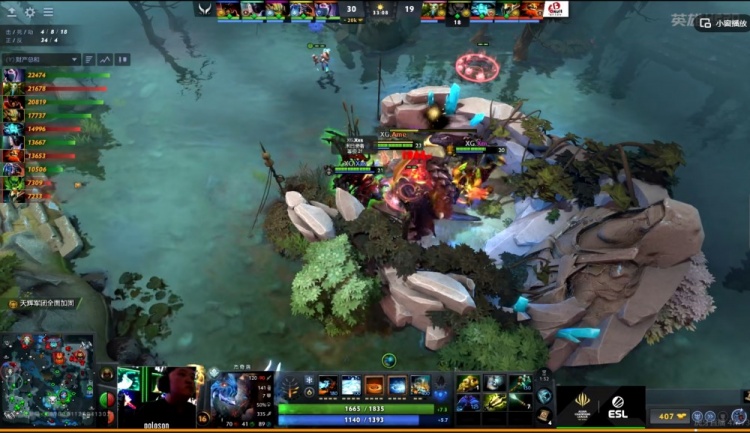Show the line graph view
This screenshot has height=433, width=750.
pos(106,59)
